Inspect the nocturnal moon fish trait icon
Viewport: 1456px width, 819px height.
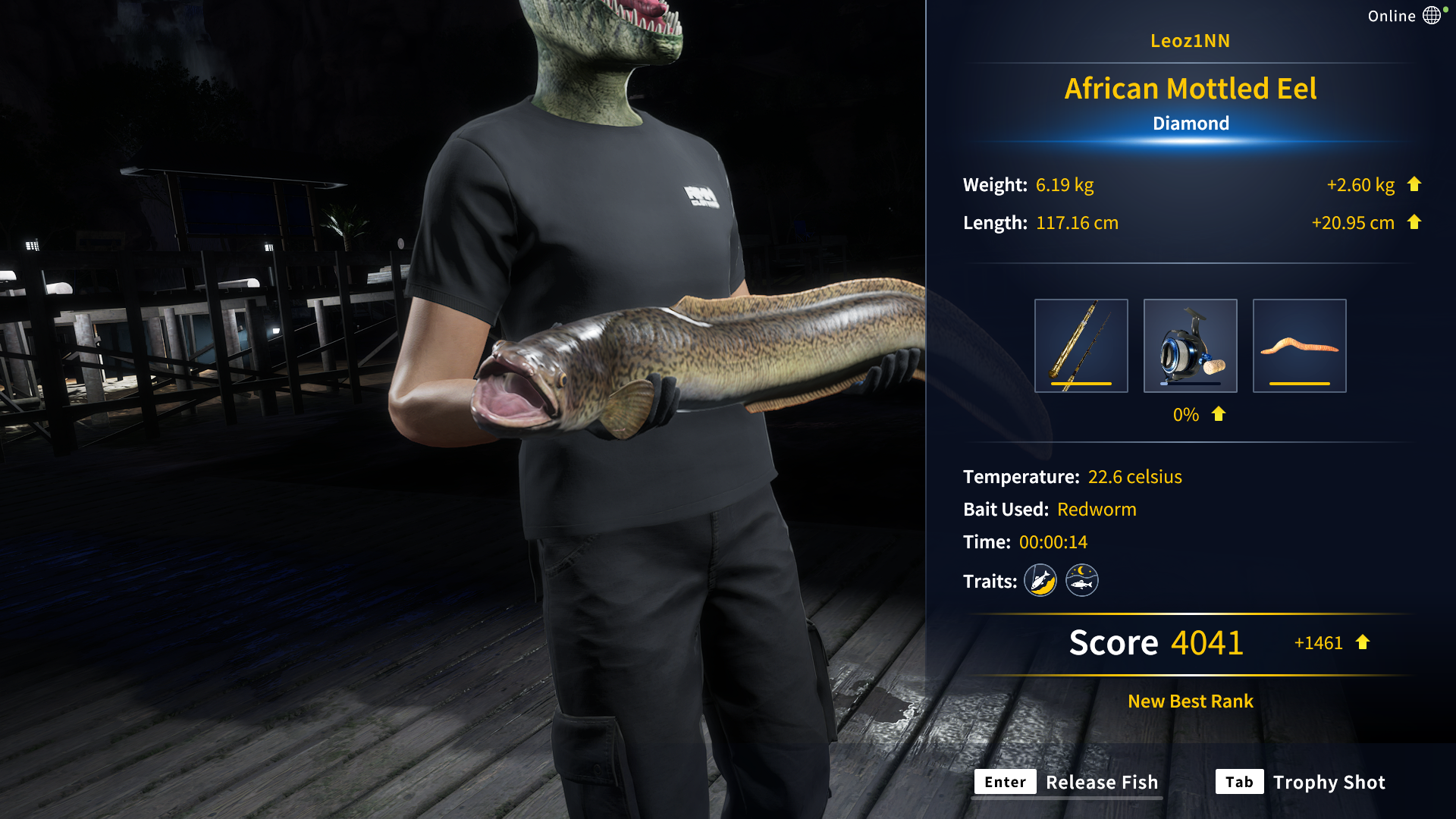[x=1082, y=581]
